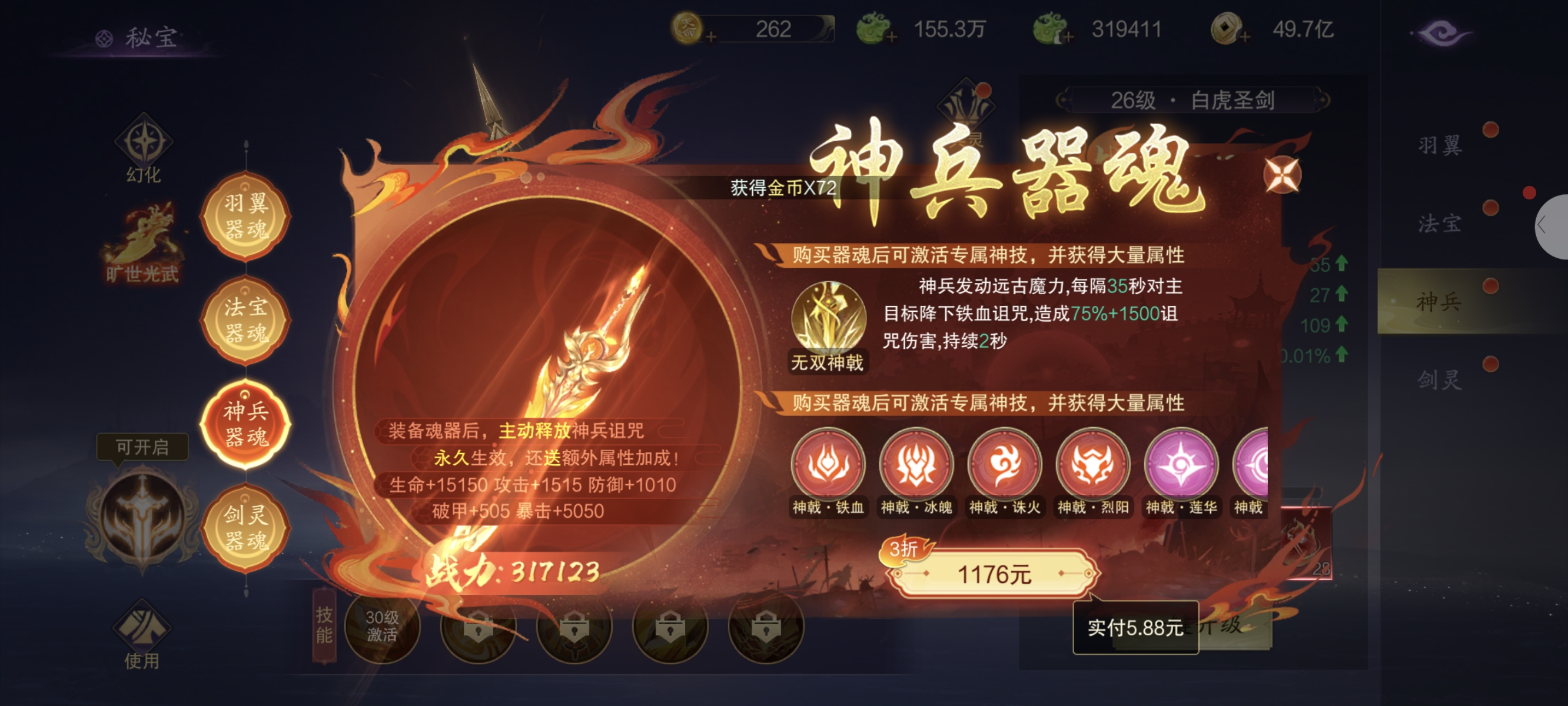This screenshot has height=706, width=1568.
Task: Select the 神兵器魂 tab
Action: click(x=245, y=424)
